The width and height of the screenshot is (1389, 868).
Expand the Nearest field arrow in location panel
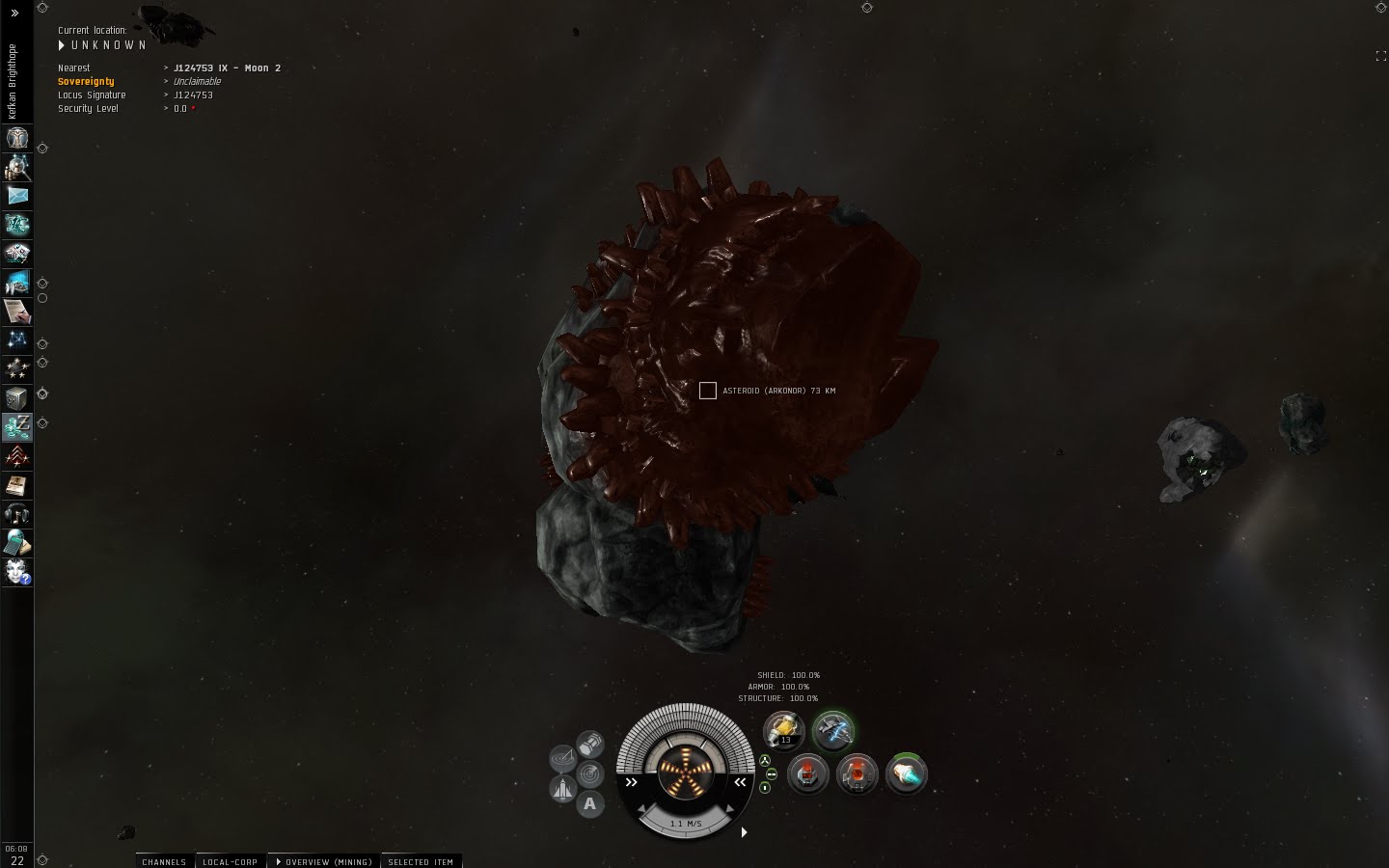tap(166, 68)
